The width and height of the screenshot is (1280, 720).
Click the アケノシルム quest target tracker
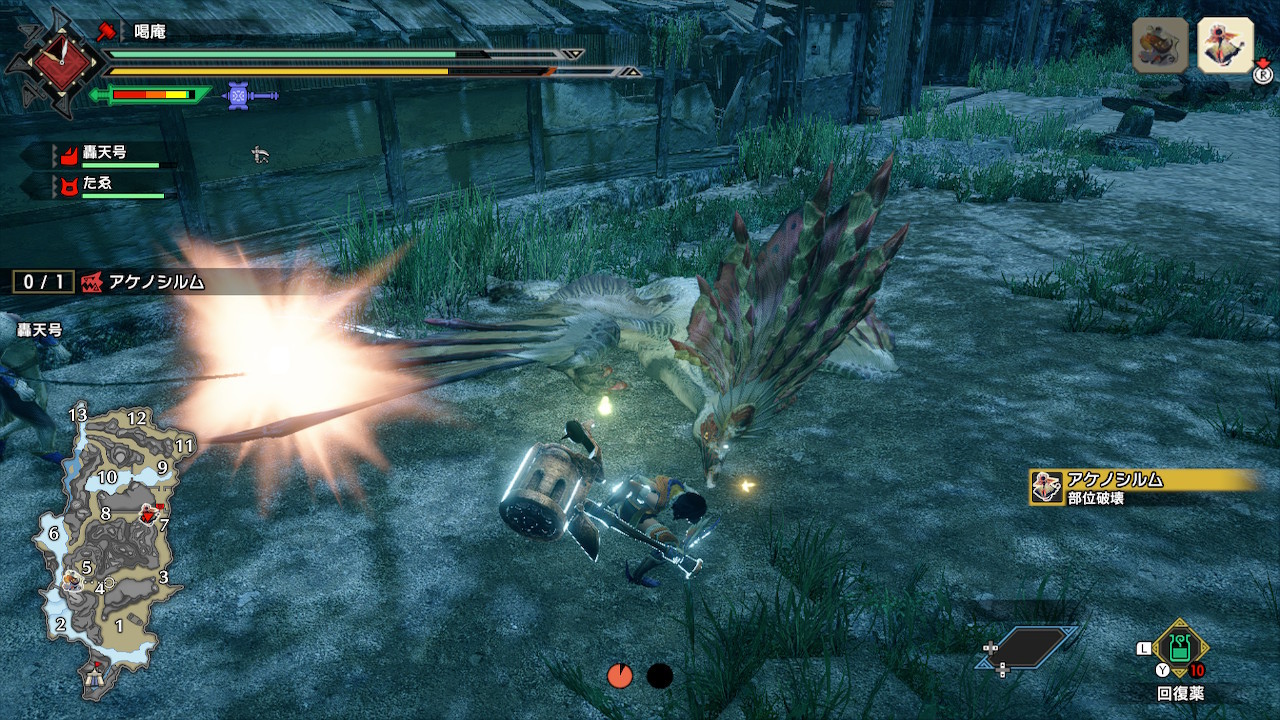(x=110, y=282)
